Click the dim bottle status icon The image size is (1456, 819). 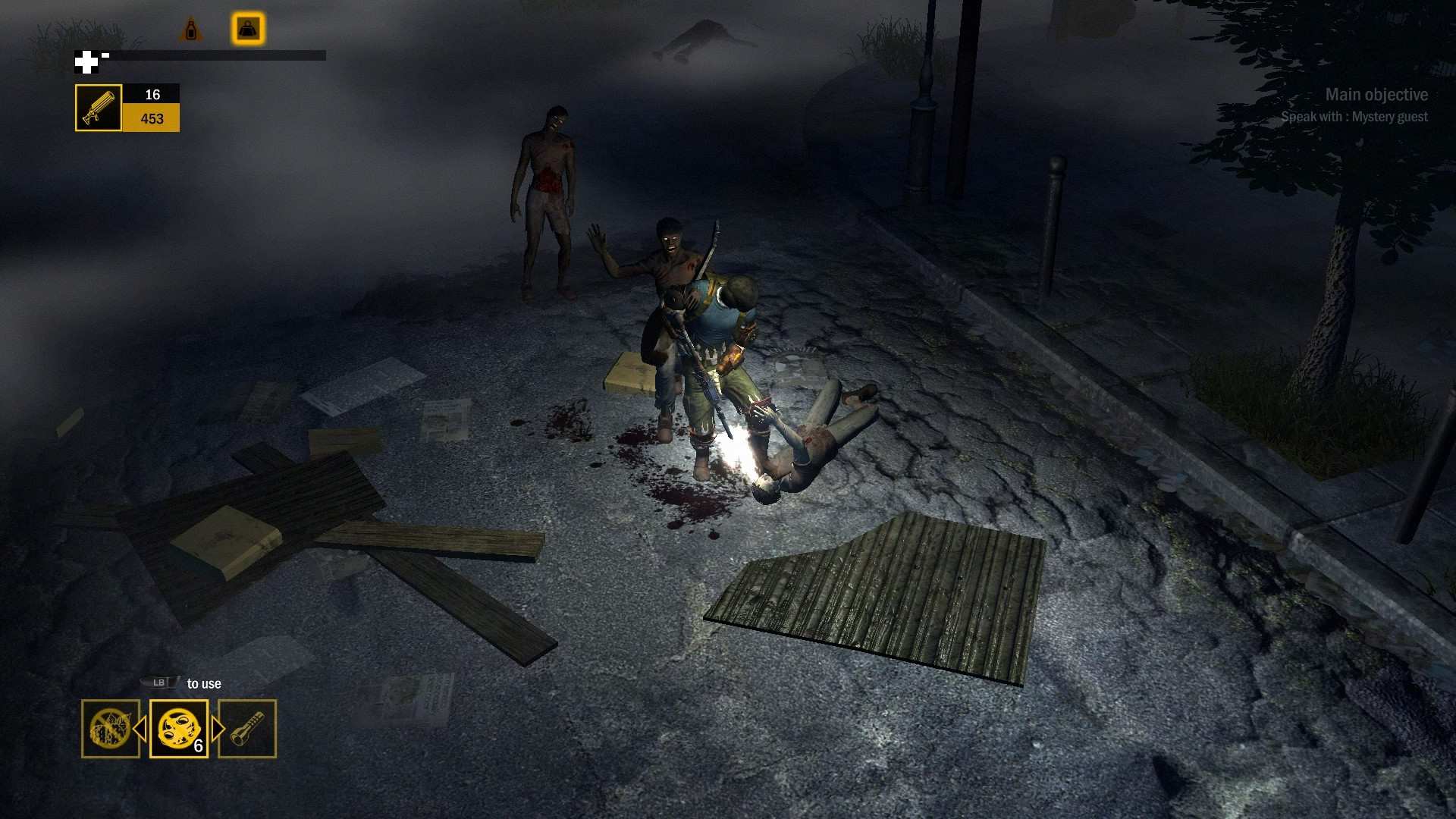191,30
